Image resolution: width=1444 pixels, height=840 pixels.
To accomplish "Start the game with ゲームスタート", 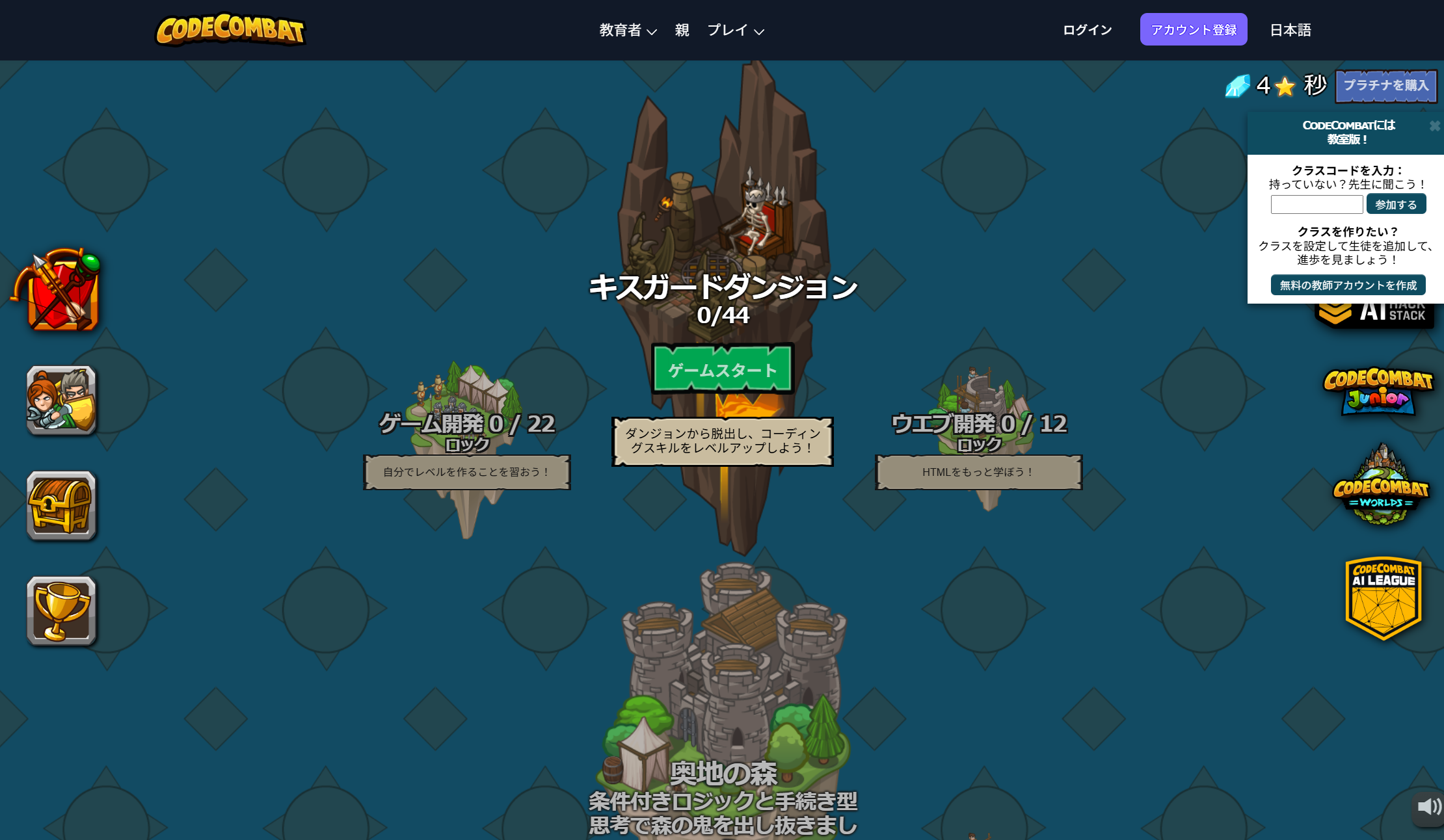I will click(x=723, y=369).
